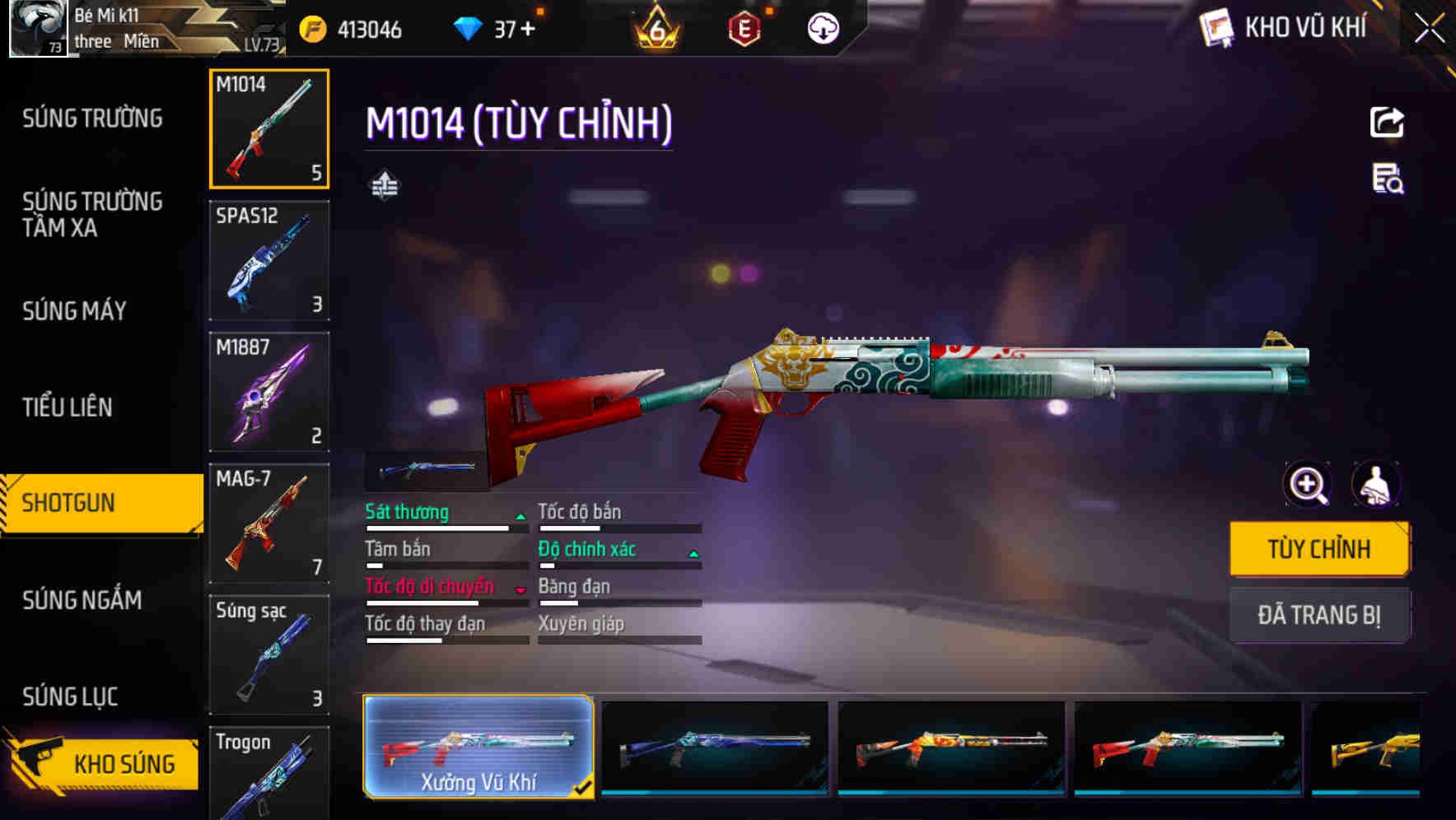The width and height of the screenshot is (1456, 820).
Task: Click the cloud download icon in top bar
Action: click(822, 27)
